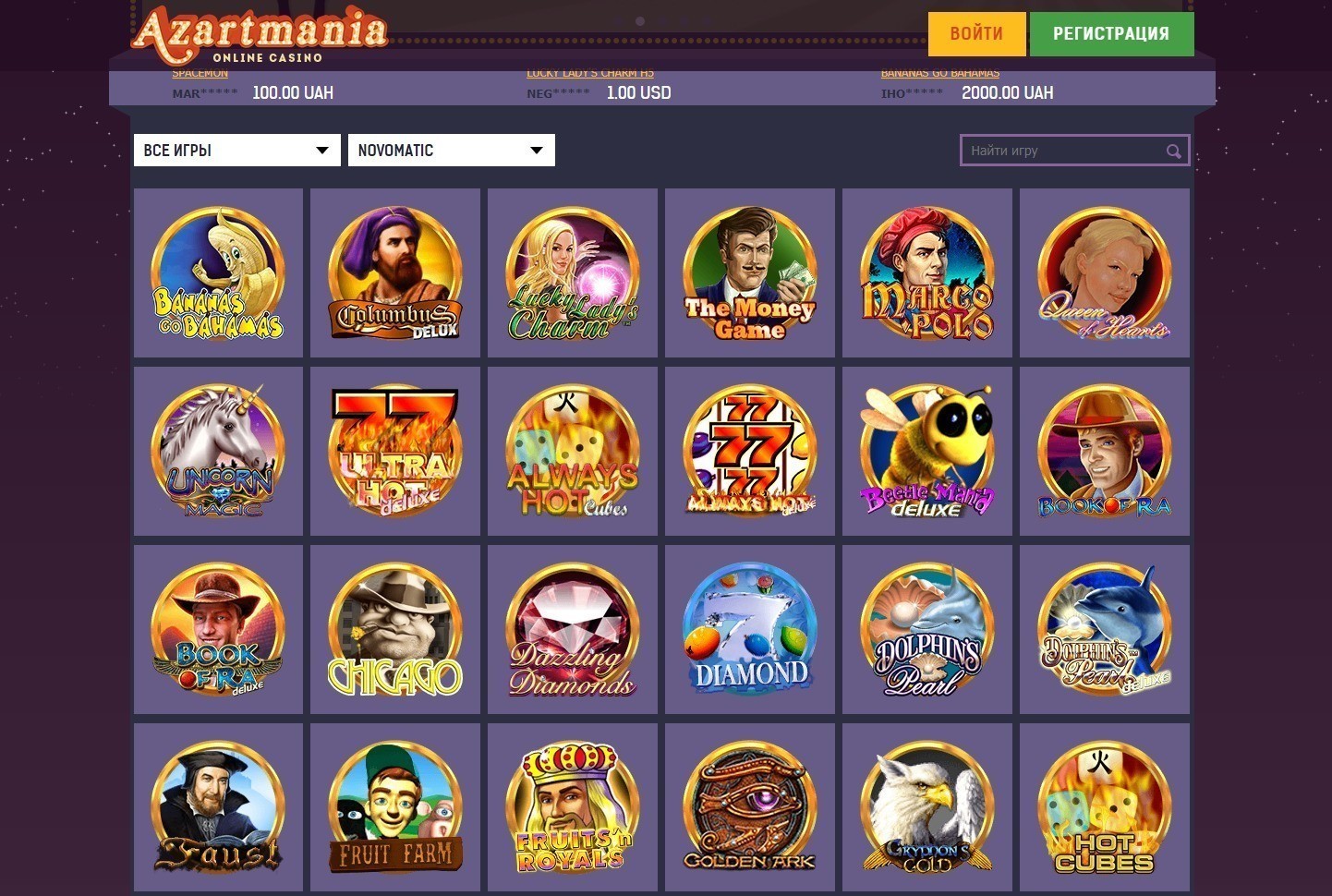This screenshot has height=896, width=1332.
Task: Open the Dolphin's Pearl Deluxe slot
Action: pos(1105,629)
